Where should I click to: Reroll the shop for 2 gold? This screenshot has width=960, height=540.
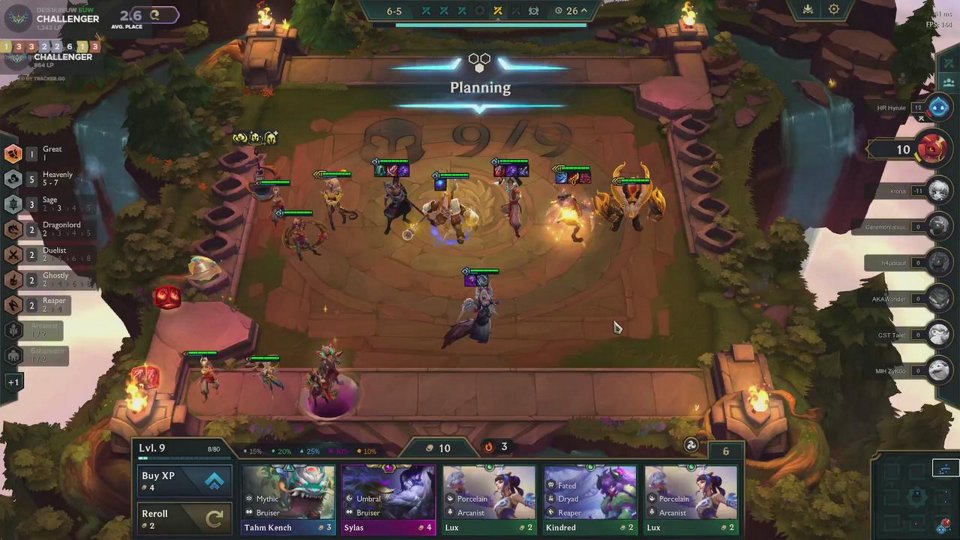pos(186,518)
